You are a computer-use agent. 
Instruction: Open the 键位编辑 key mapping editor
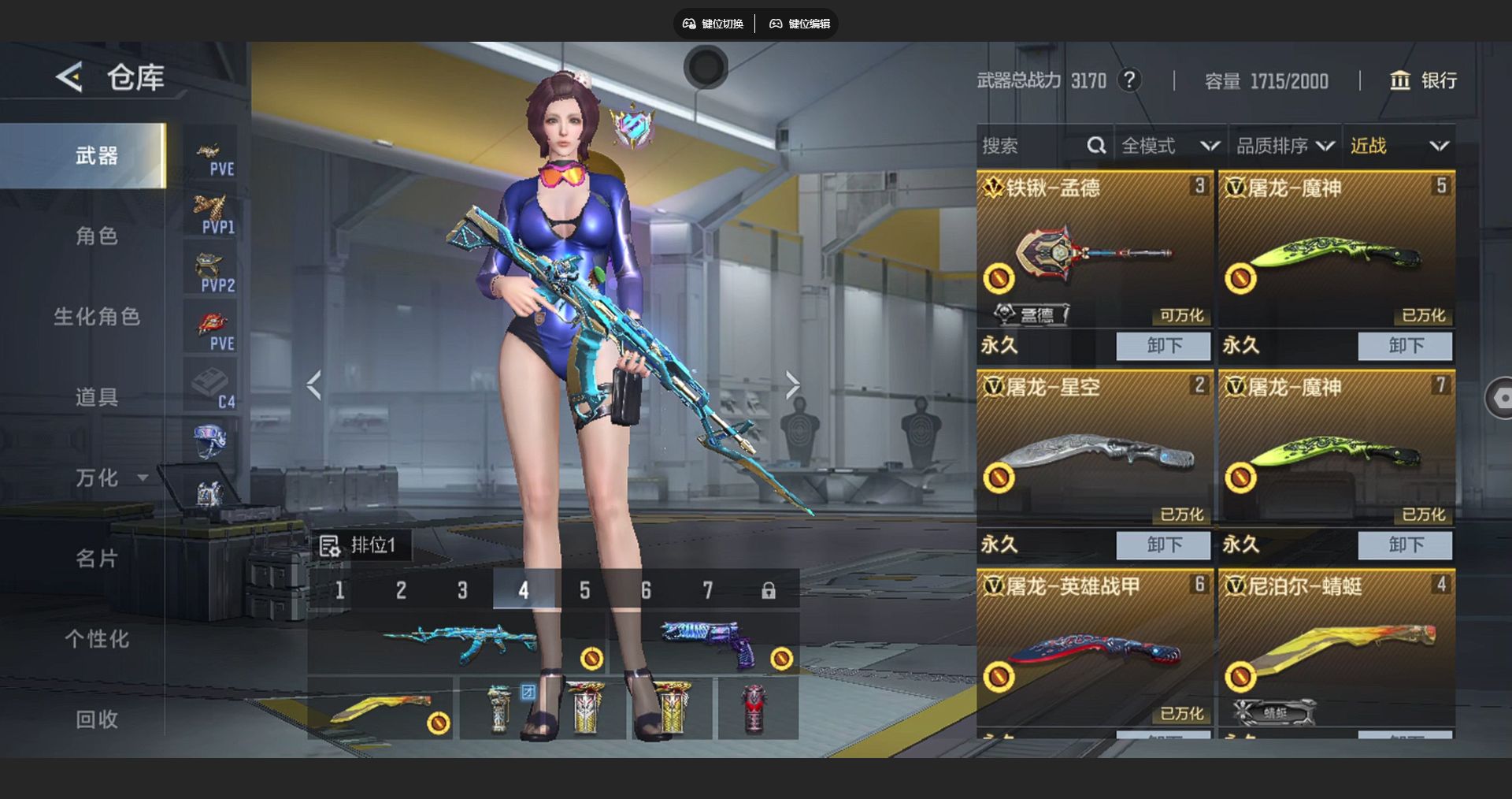pos(800,24)
